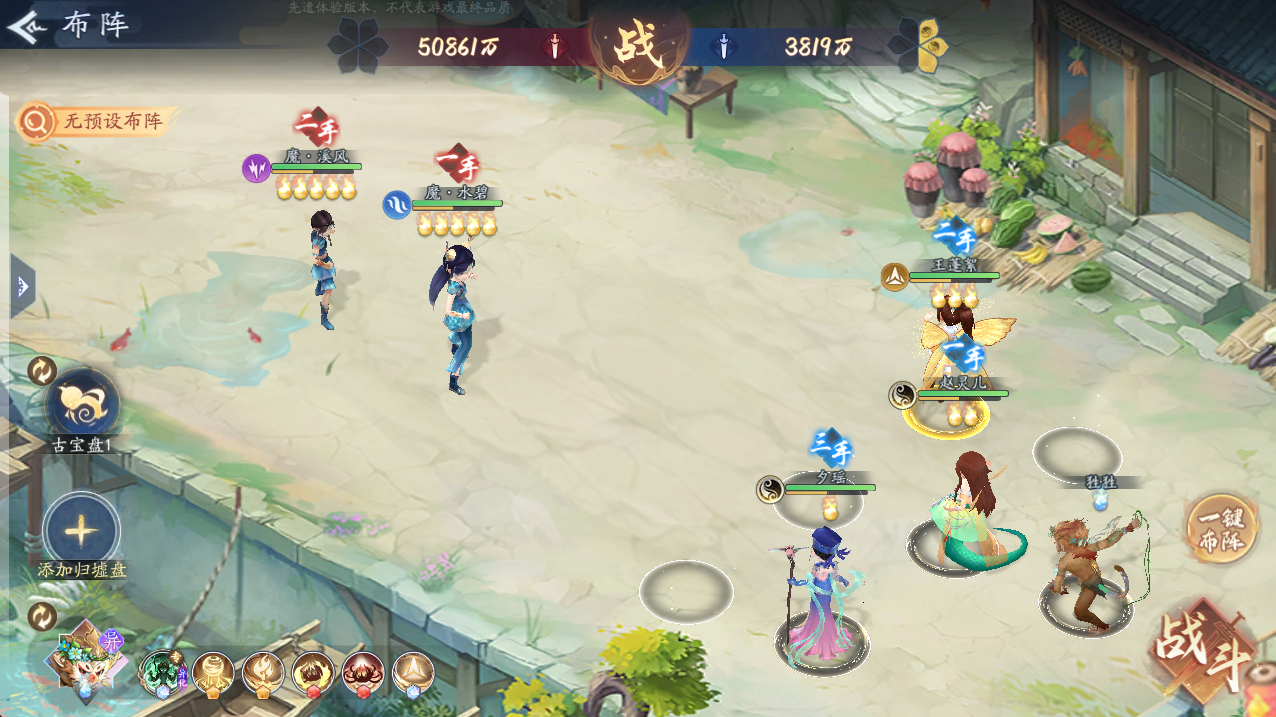The image size is (1276, 717).
Task: Inspect enemy unit 魔·水碧
Action: pos(459,315)
